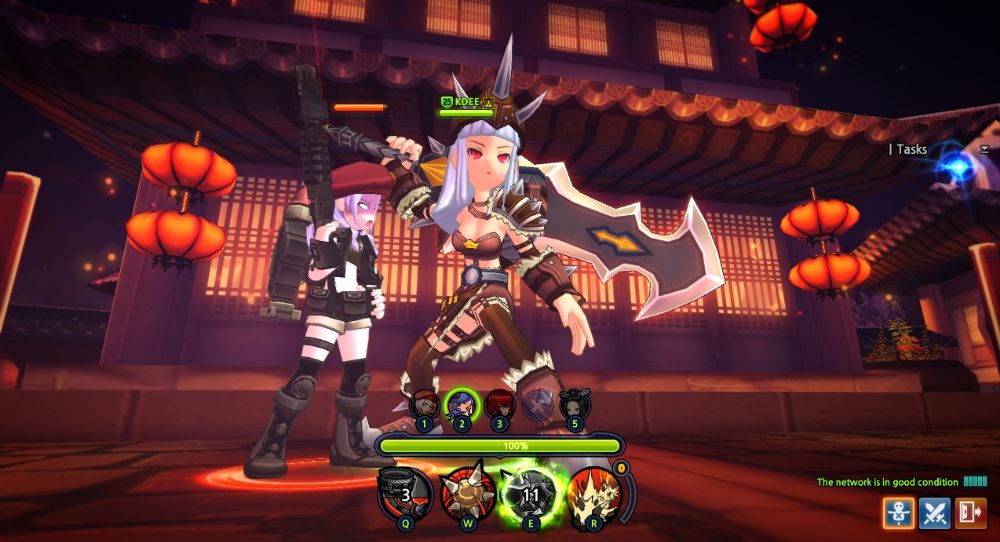Activate the Q skill showing cooldown 3
The height and width of the screenshot is (542, 1000).
[405, 495]
